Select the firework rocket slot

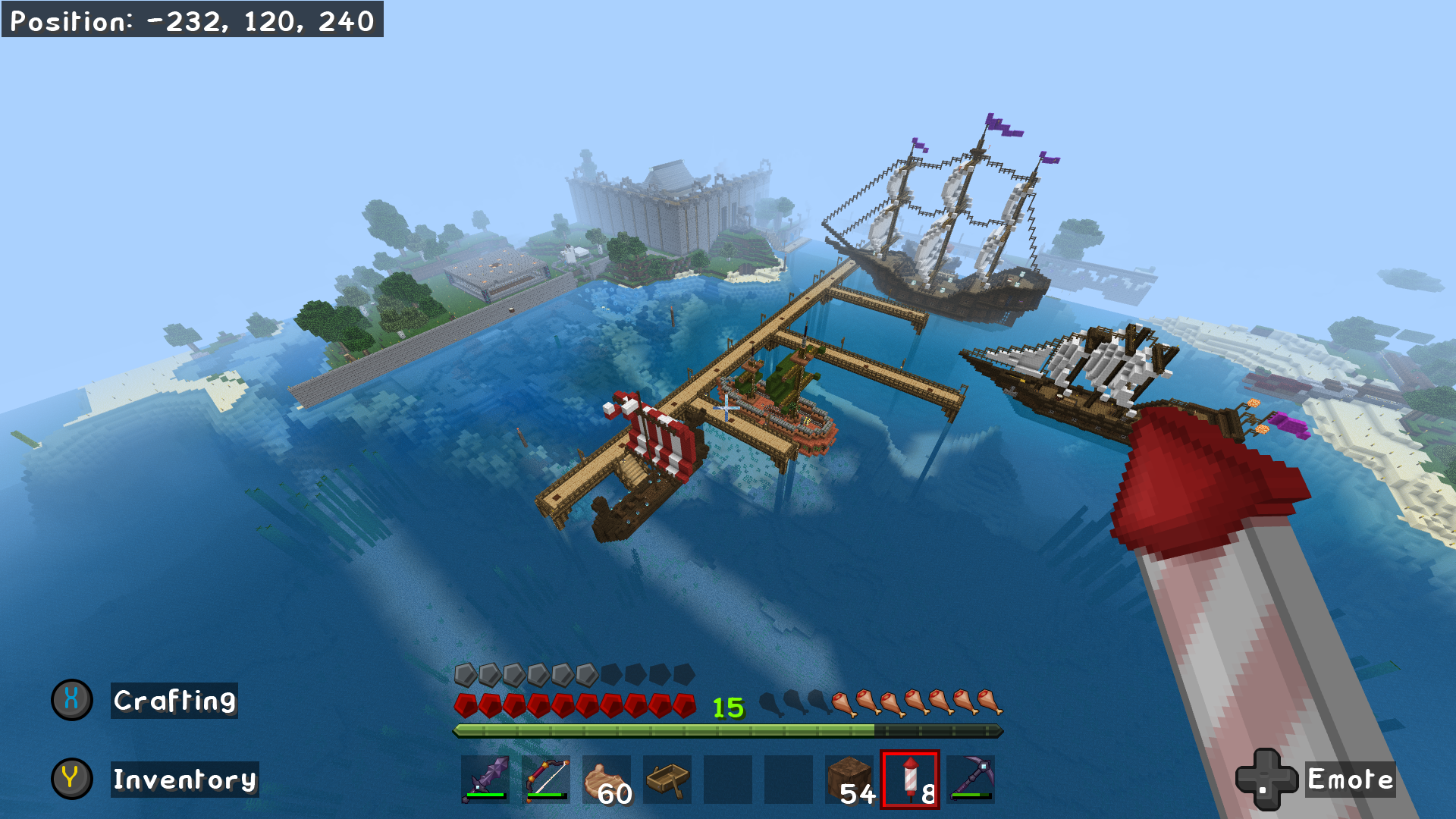click(910, 779)
